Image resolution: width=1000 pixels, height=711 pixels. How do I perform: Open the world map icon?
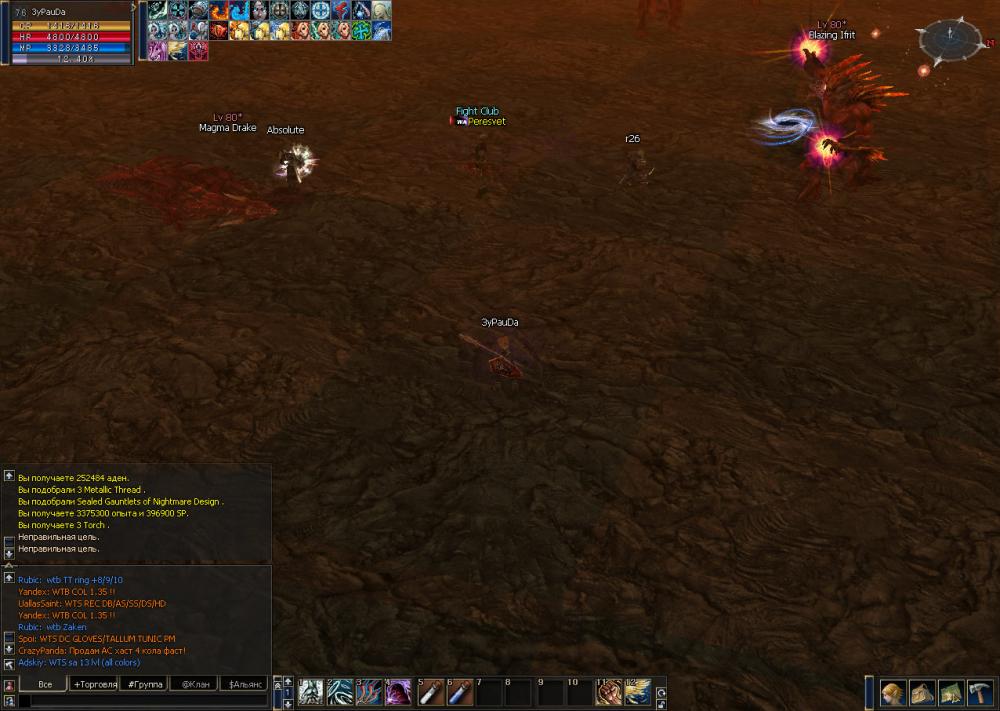951,693
